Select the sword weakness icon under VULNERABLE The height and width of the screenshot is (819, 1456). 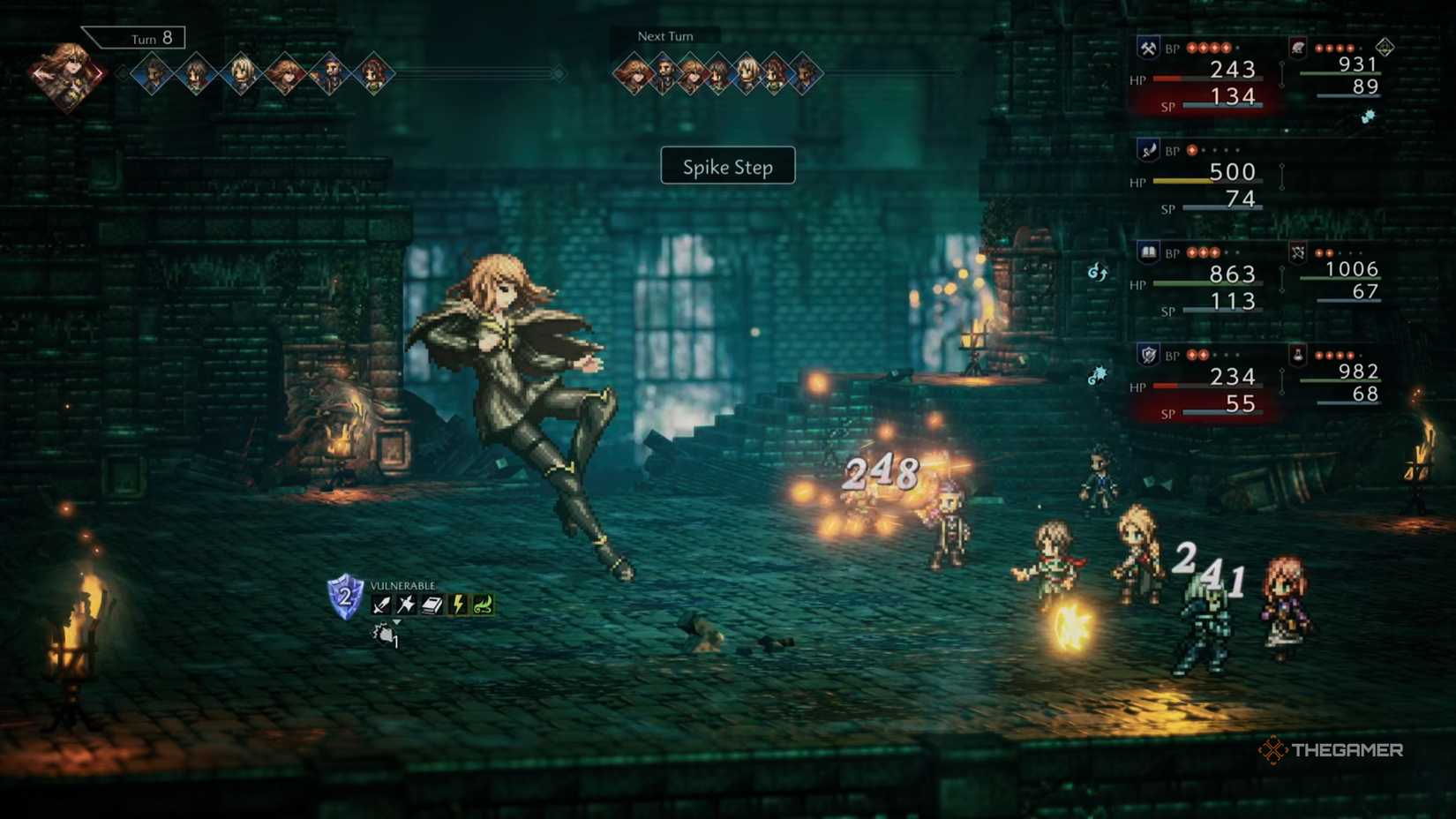point(380,605)
